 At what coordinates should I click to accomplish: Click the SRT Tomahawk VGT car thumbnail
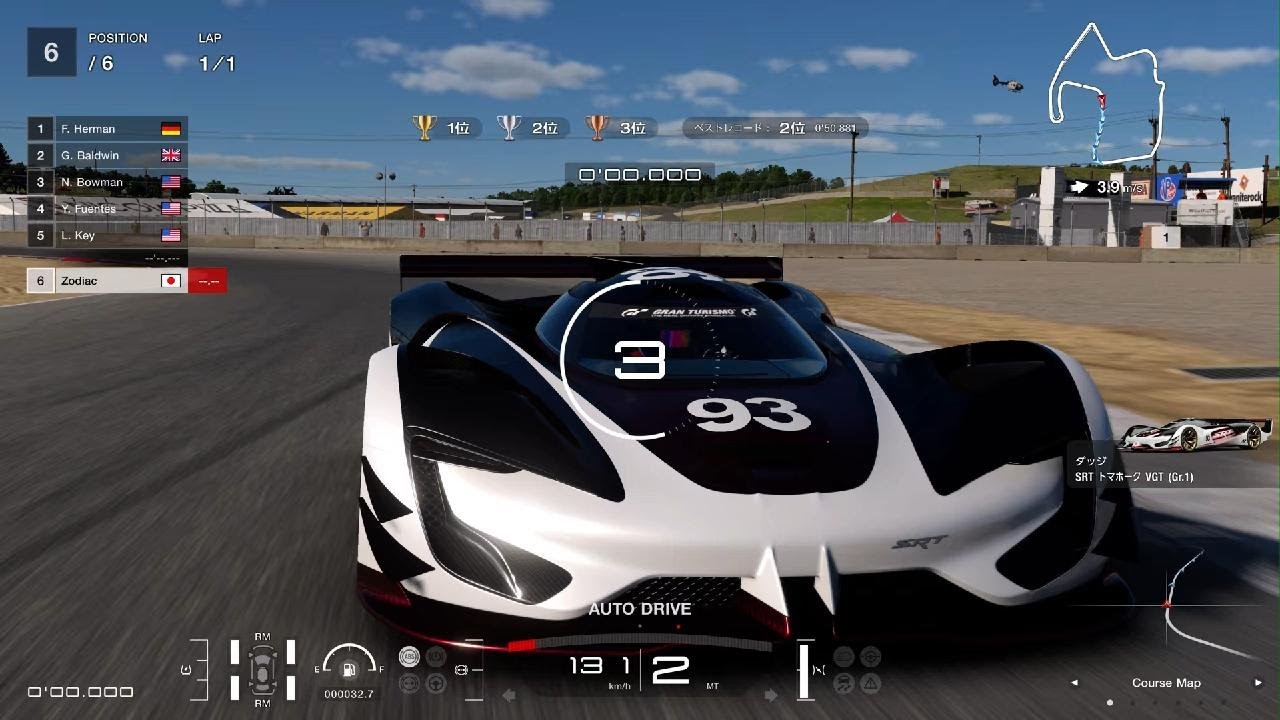[x=1195, y=435]
